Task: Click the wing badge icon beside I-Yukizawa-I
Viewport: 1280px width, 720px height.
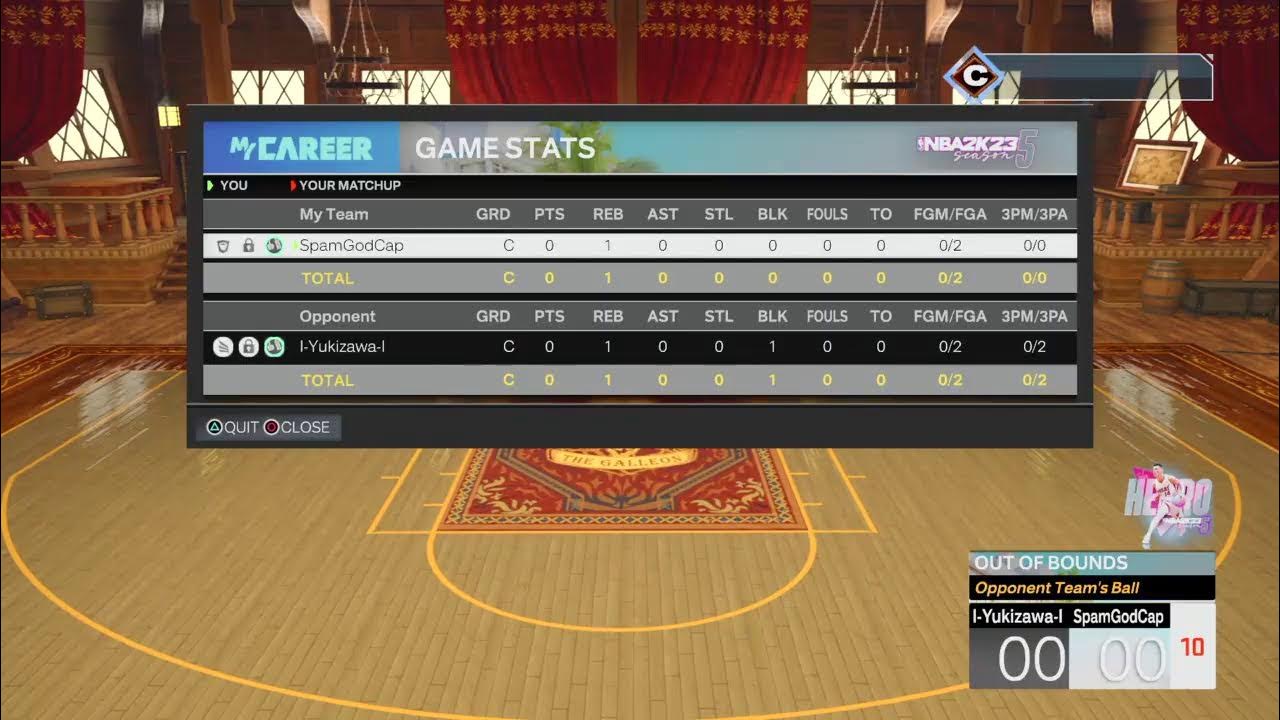Action: tap(222, 347)
